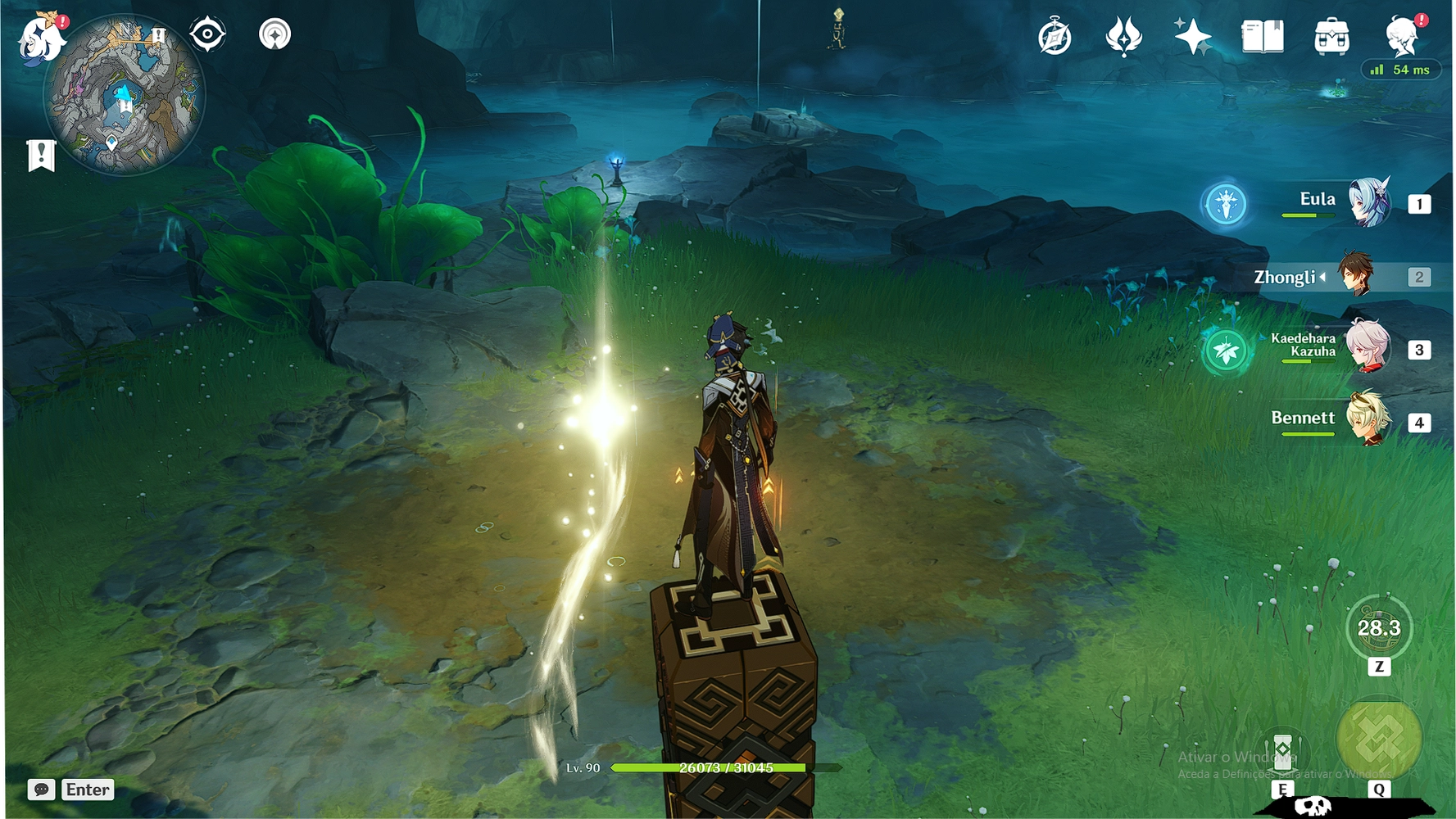Expand Zhongli's entry via the small arrow

point(1322,278)
